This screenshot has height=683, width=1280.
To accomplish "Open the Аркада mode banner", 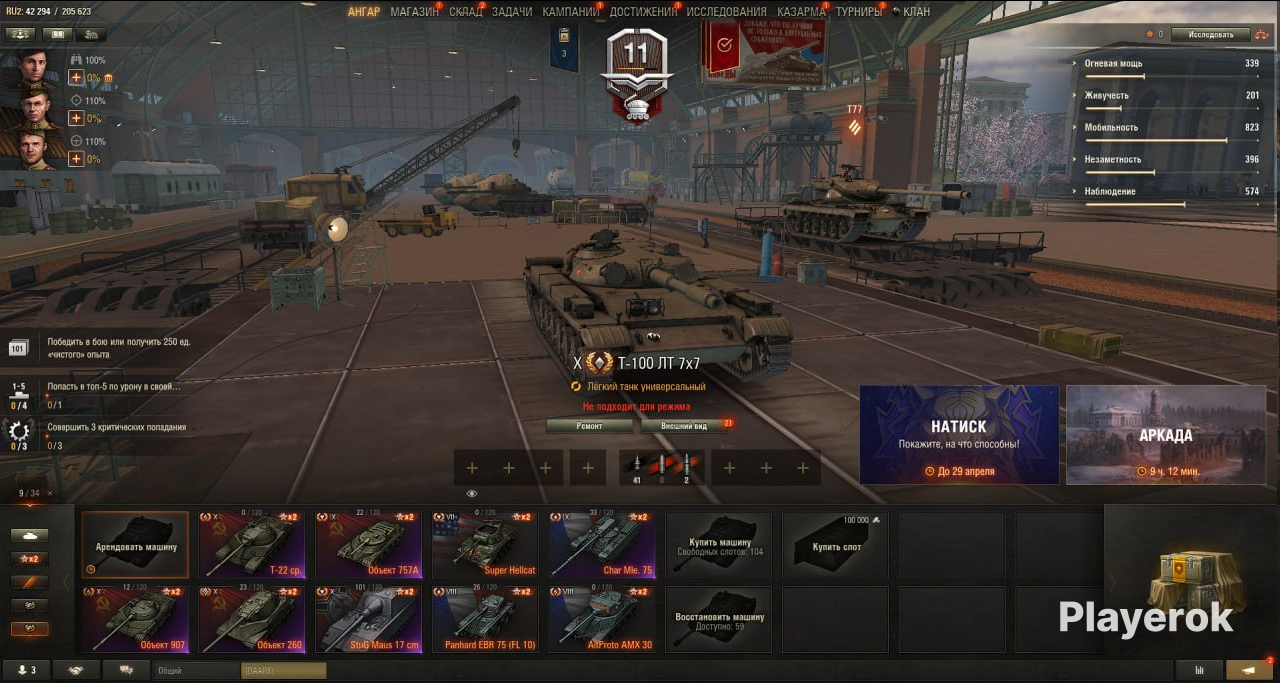I will 1165,434.
